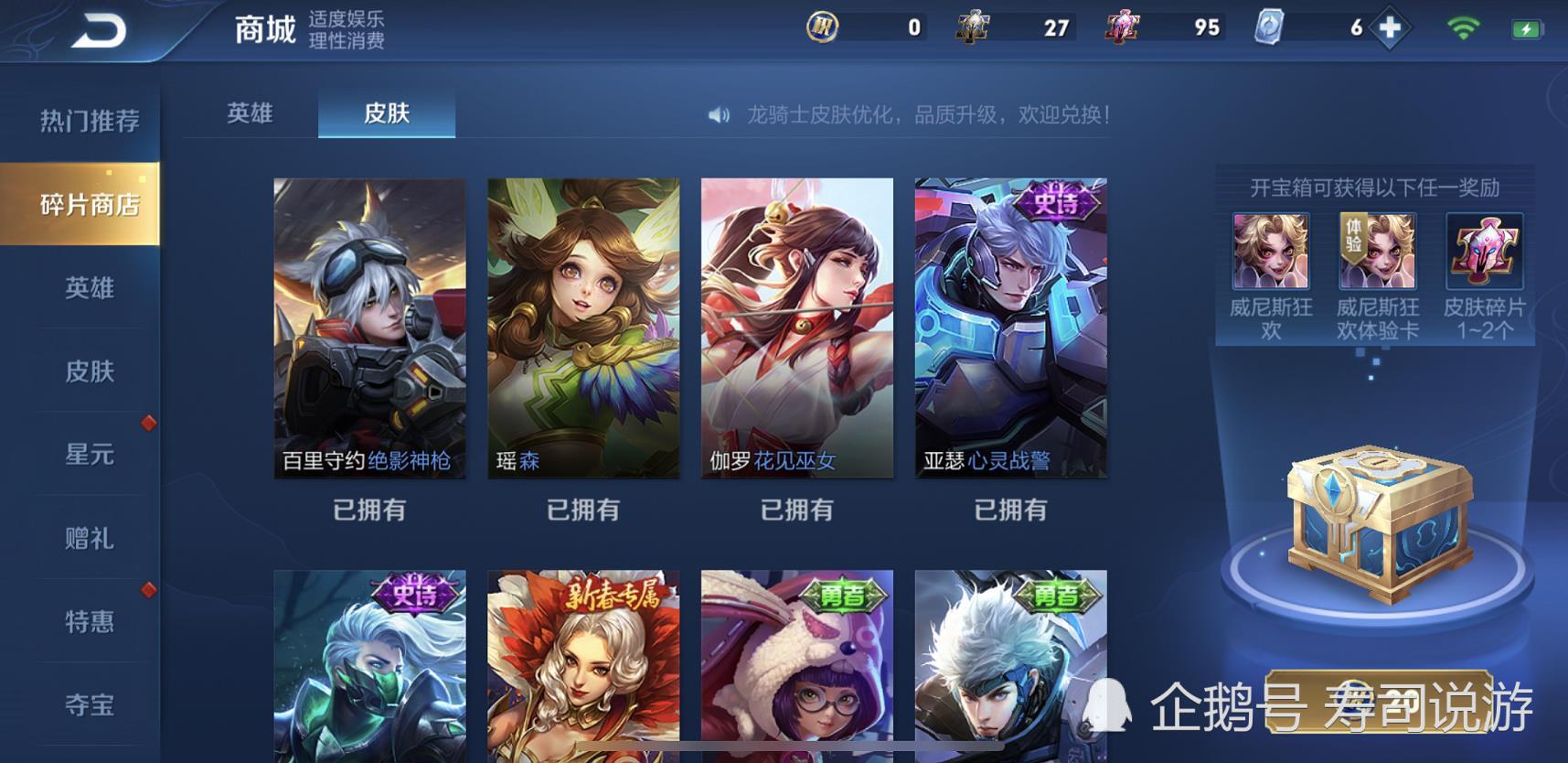
Task: Select the 新春专属 skin card
Action: pyautogui.click(x=583, y=664)
